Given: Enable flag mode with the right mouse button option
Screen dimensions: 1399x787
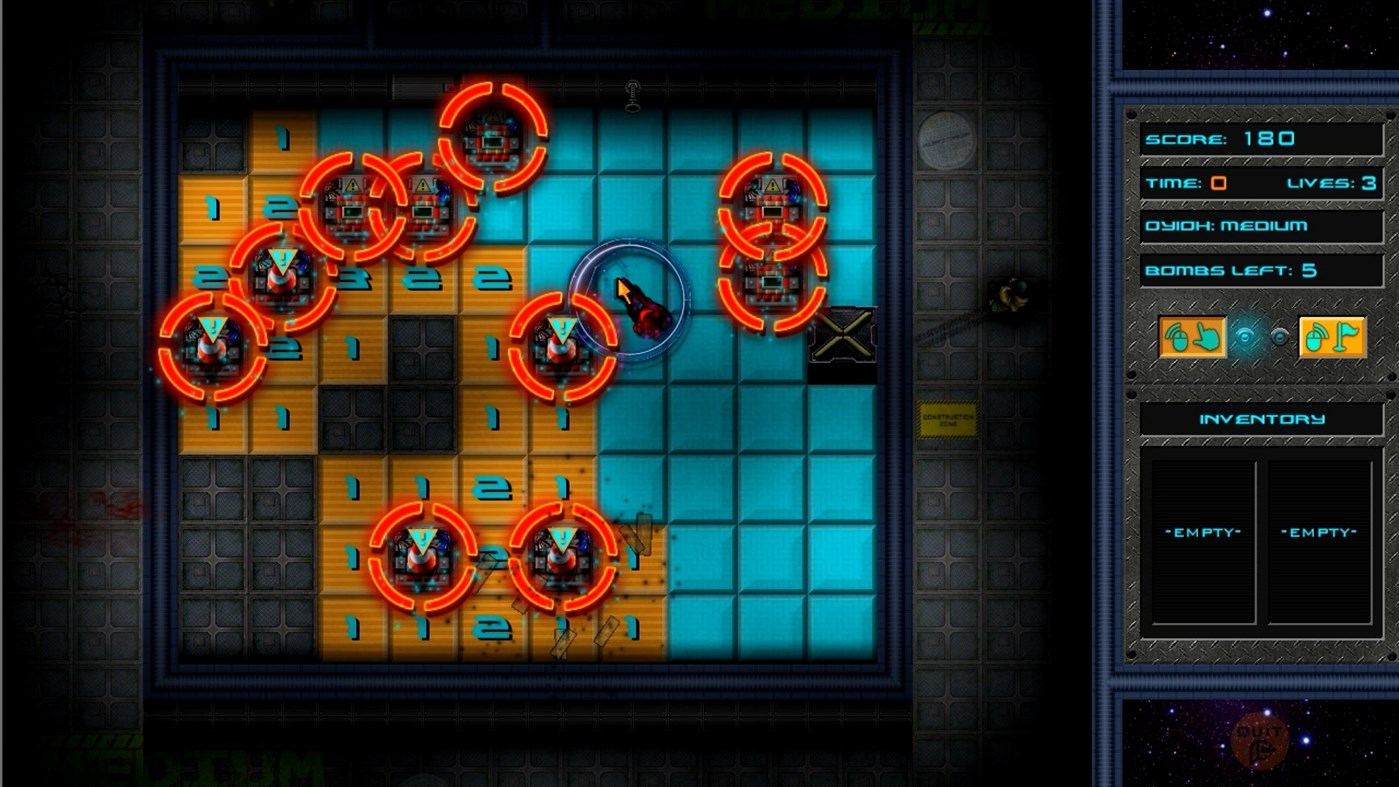Looking at the screenshot, I should point(1334,338).
